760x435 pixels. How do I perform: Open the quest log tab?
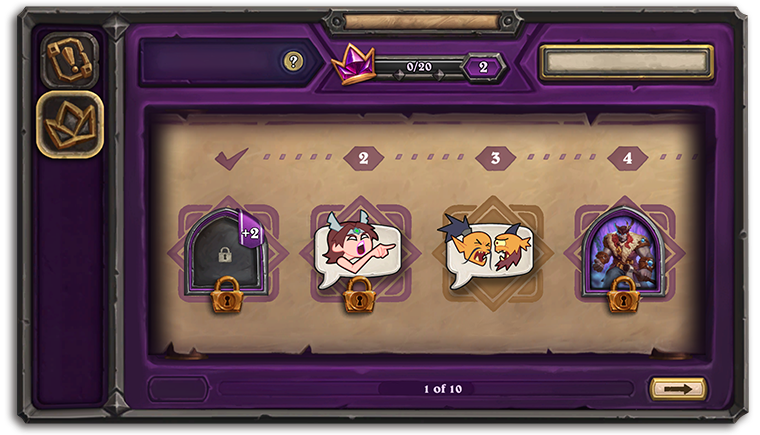point(69,59)
